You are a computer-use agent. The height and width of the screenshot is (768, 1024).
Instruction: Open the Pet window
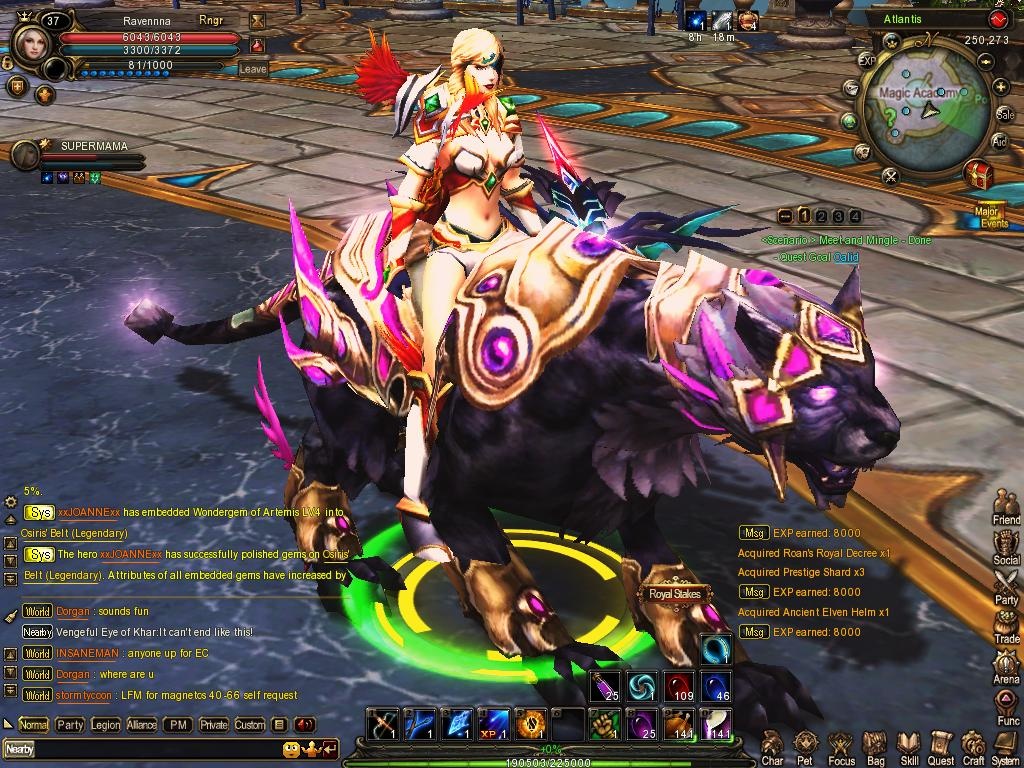(x=806, y=745)
